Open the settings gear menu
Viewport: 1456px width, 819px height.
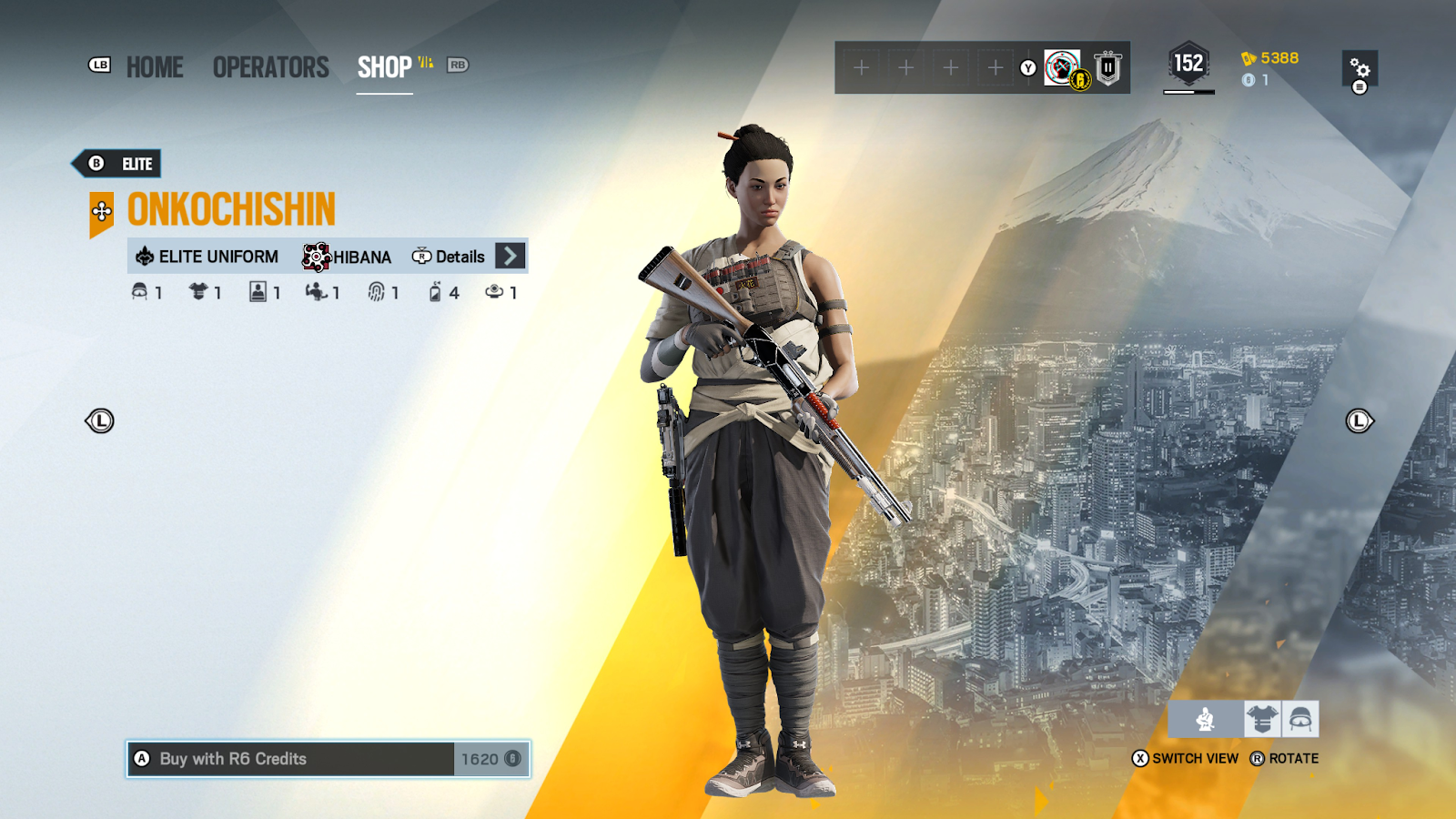(x=1360, y=69)
